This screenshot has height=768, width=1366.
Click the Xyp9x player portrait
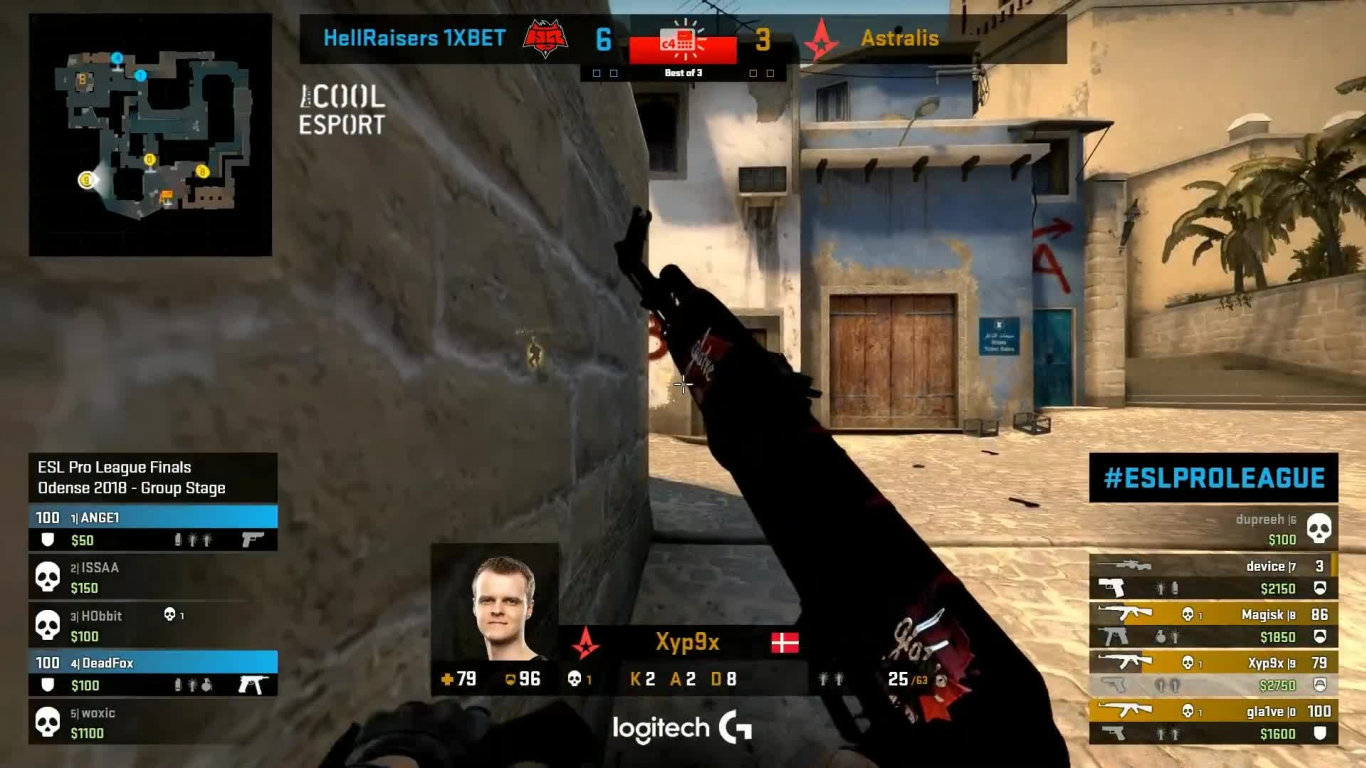(x=495, y=603)
